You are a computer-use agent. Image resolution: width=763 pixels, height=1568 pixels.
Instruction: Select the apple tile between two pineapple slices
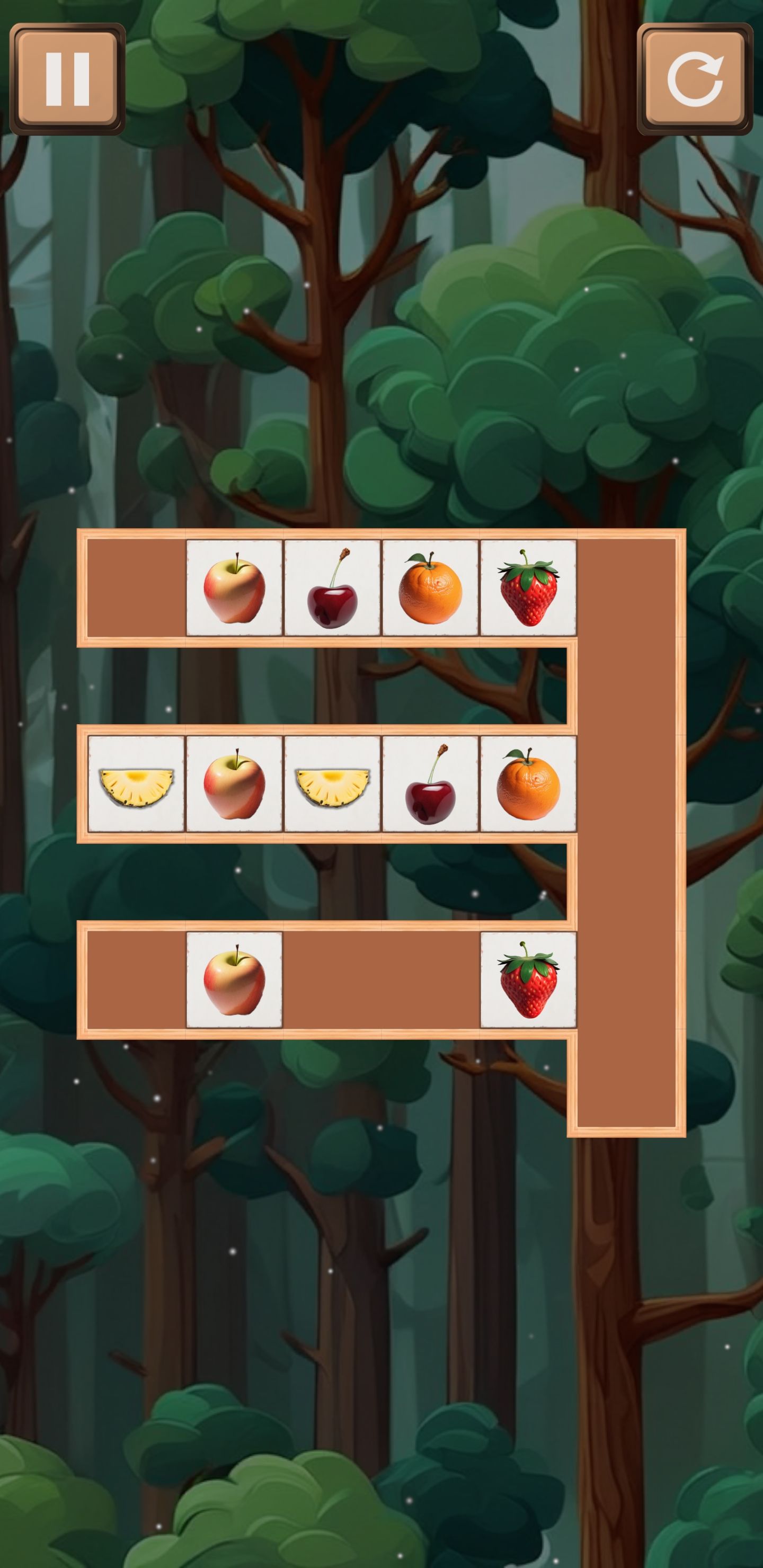point(234,783)
